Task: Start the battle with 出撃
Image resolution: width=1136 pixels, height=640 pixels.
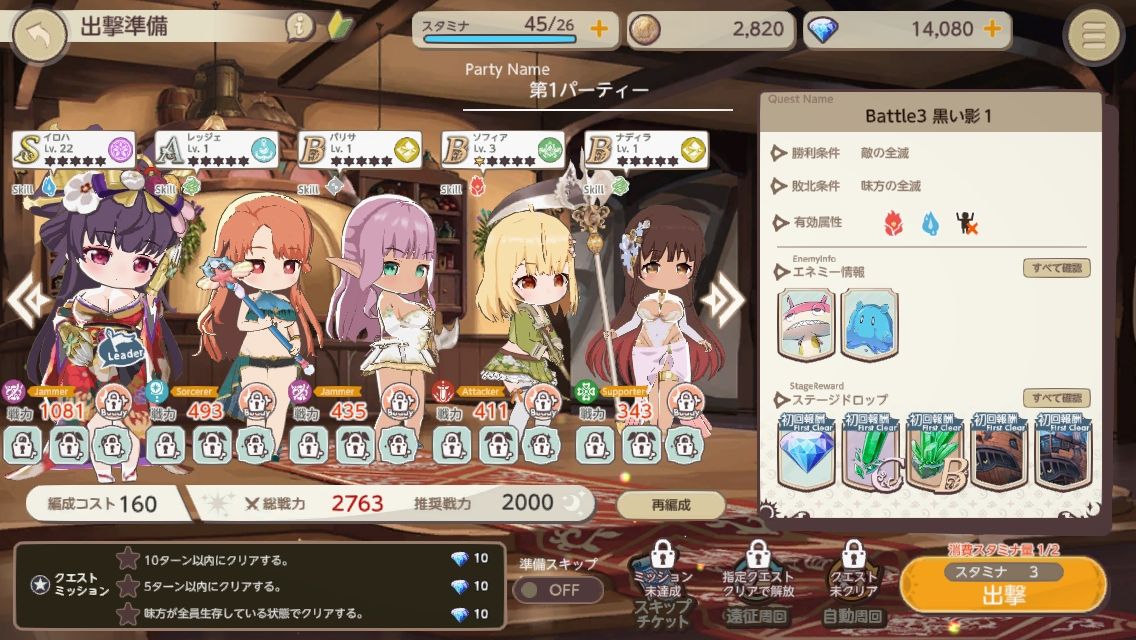Action: (1003, 590)
